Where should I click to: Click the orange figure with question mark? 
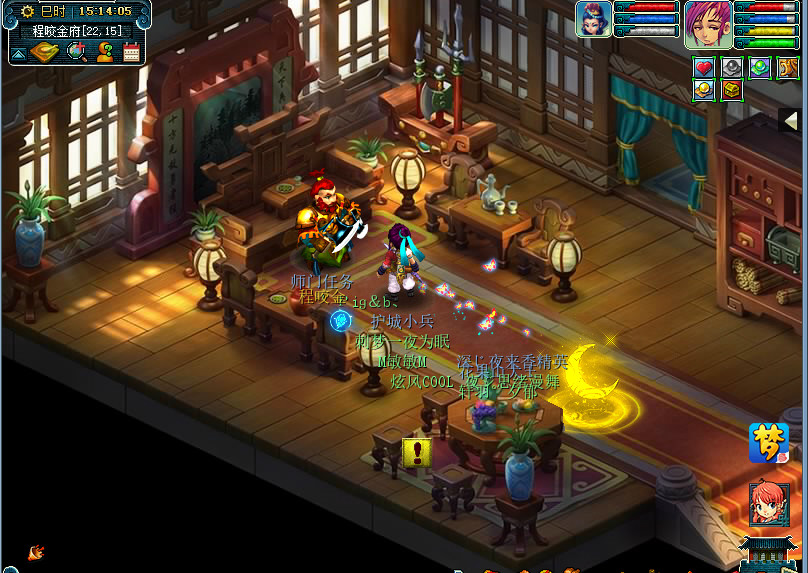click(104, 51)
